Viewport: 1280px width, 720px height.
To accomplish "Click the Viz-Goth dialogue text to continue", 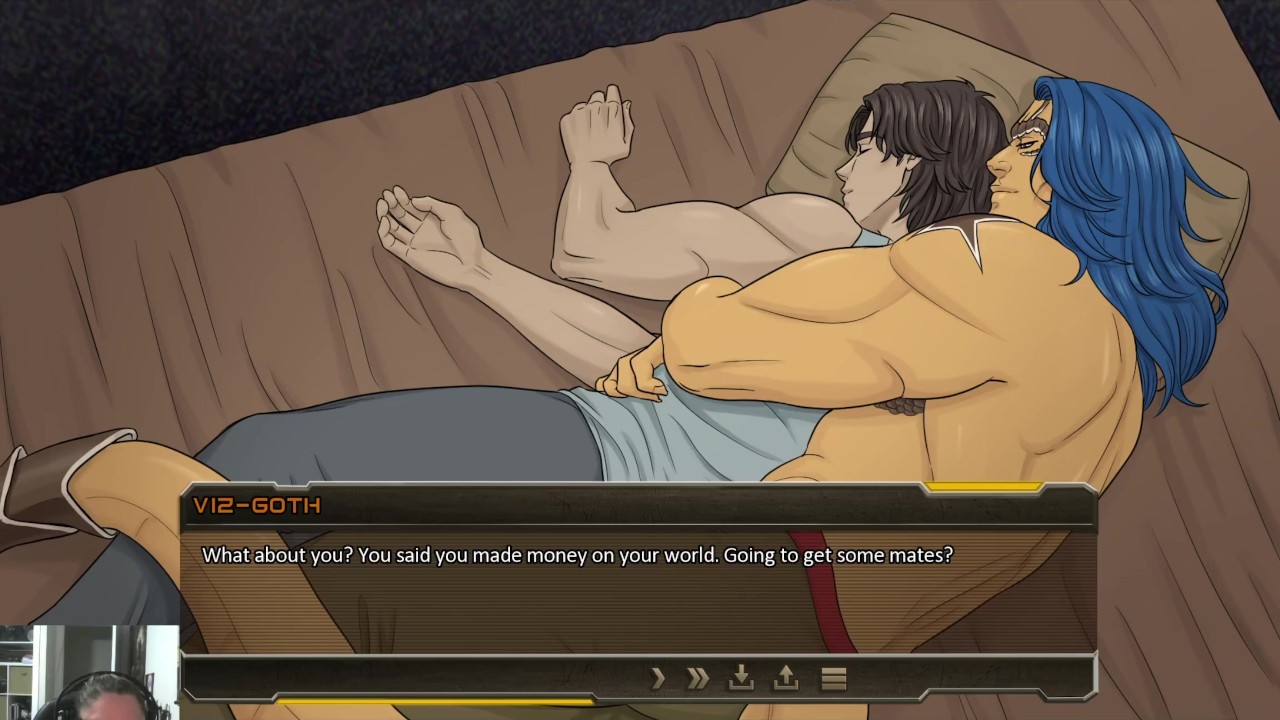I will click(x=577, y=554).
